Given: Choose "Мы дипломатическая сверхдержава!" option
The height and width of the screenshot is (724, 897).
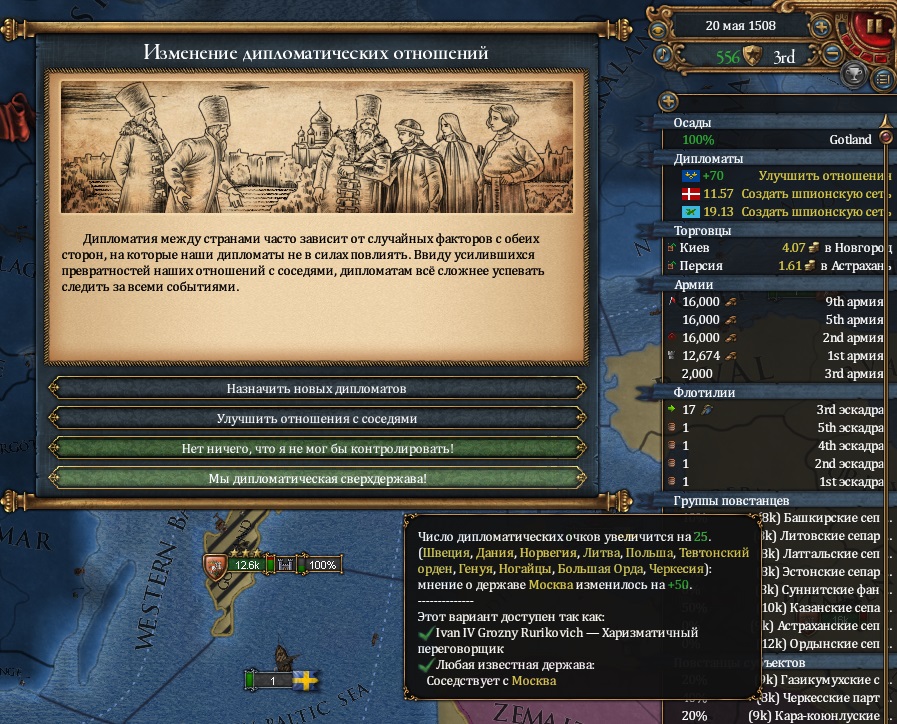Looking at the screenshot, I should coord(317,479).
